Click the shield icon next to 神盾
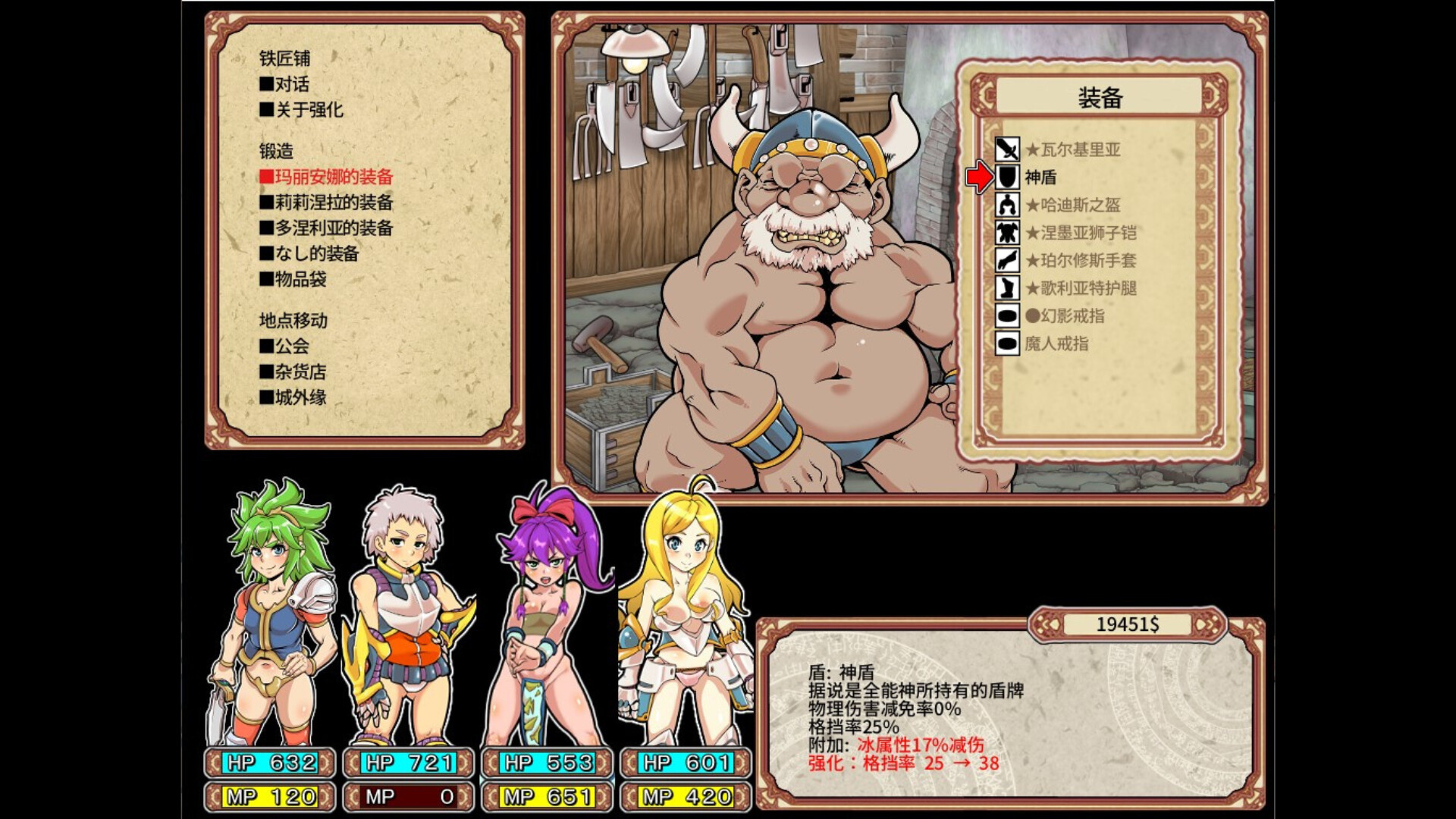Screen dimensions: 1456x819 (1009, 177)
